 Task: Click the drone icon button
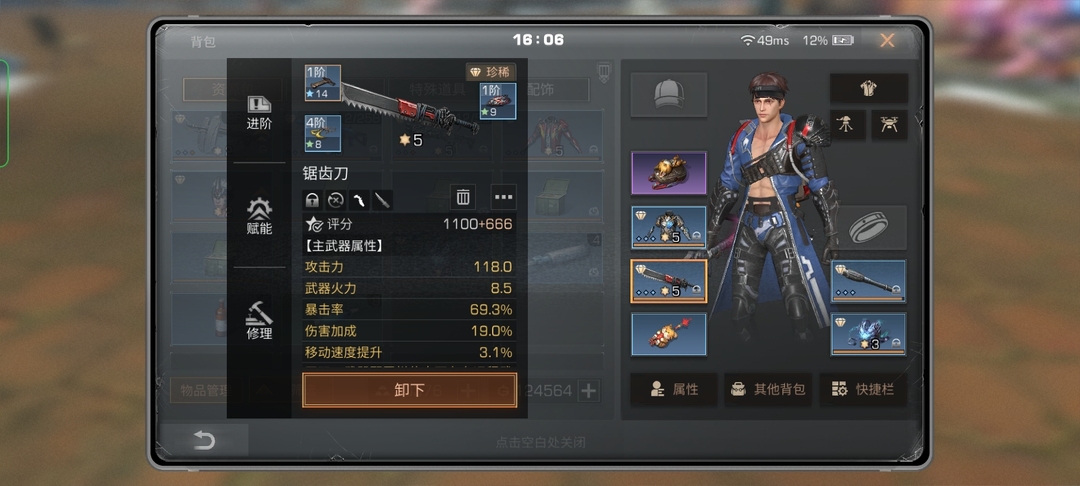pyautogui.click(x=889, y=124)
